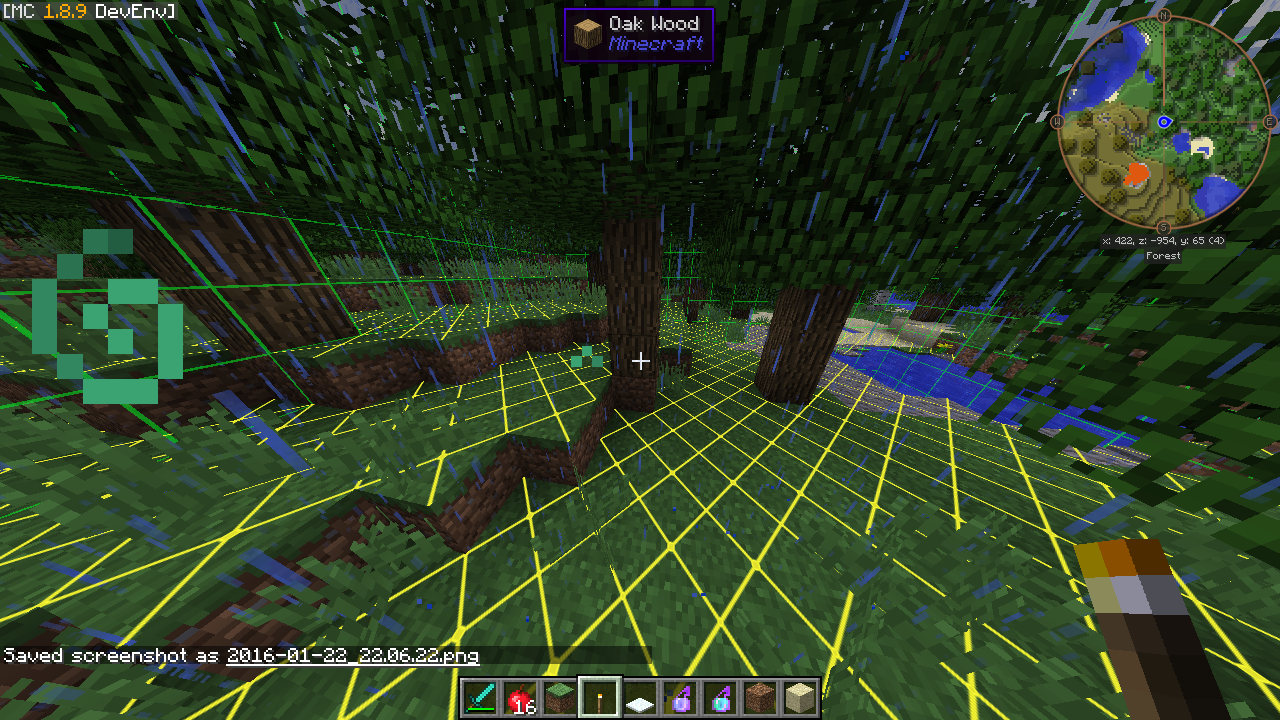The height and width of the screenshot is (720, 1280).
Task: Click the east marker on the minimap
Action: point(1270,121)
